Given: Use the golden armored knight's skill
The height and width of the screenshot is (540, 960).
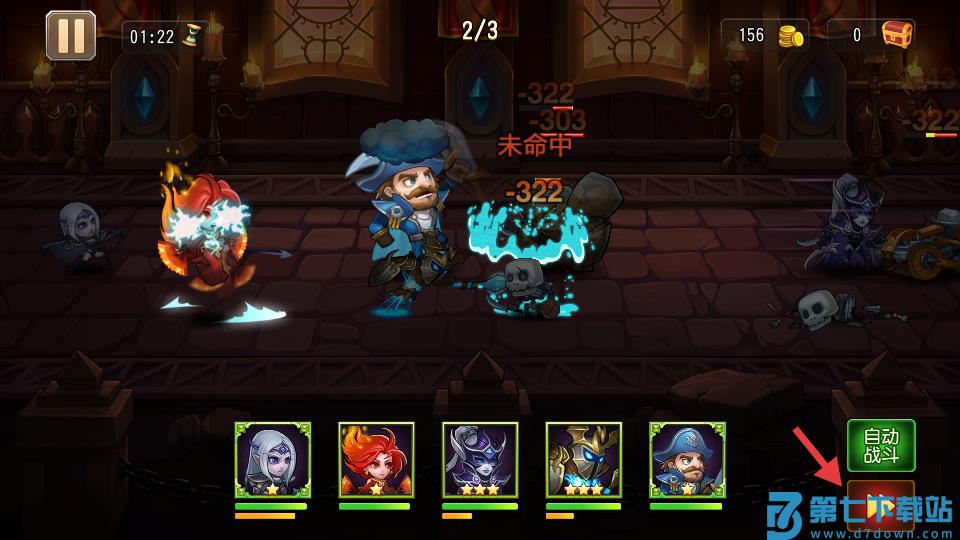Looking at the screenshot, I should click(x=584, y=460).
